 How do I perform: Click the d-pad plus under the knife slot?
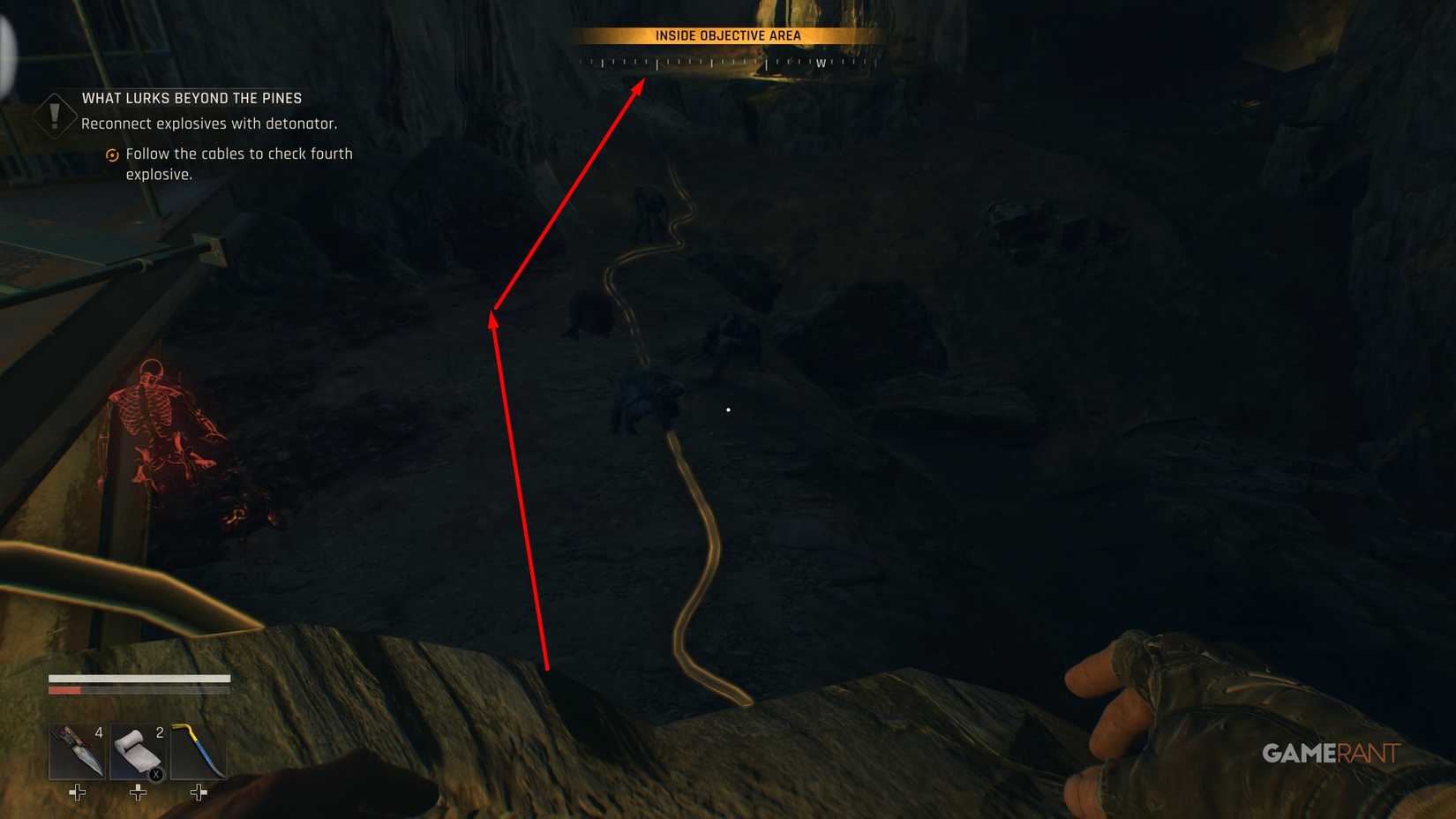pos(77,793)
